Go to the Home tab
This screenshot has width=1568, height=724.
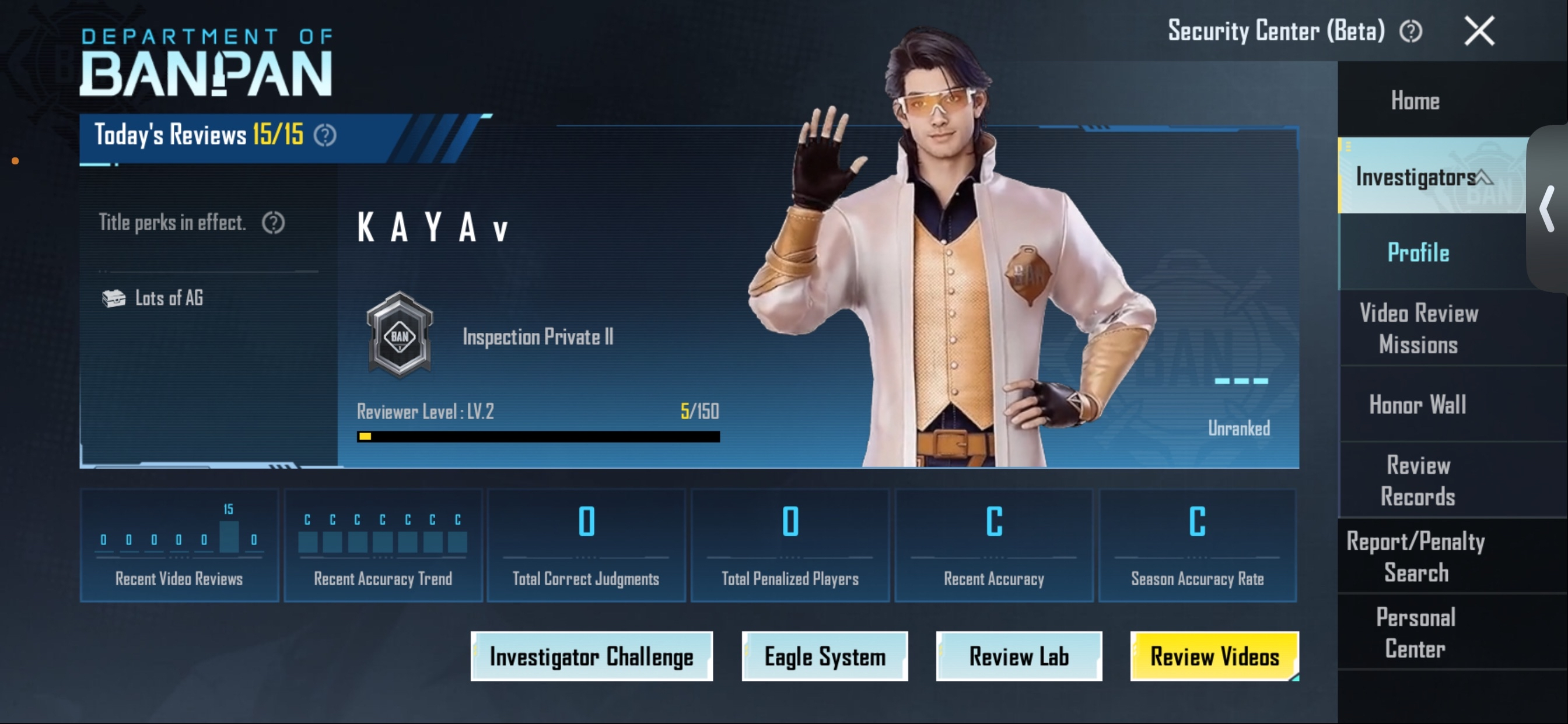1415,100
